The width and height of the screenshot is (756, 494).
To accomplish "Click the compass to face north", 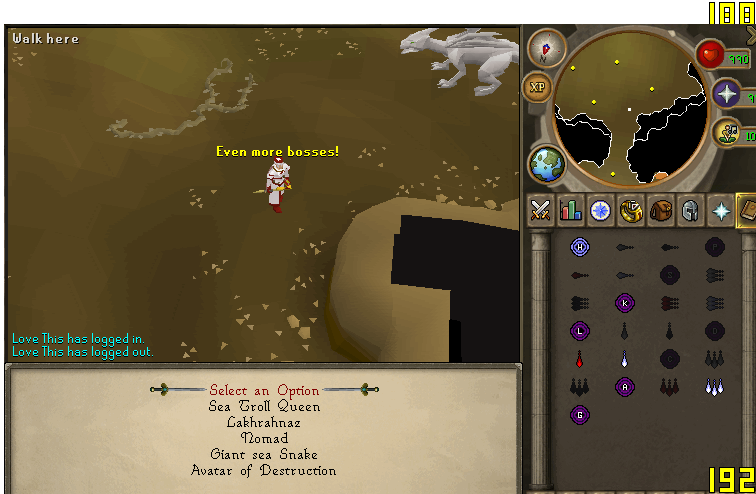I will tap(547, 47).
